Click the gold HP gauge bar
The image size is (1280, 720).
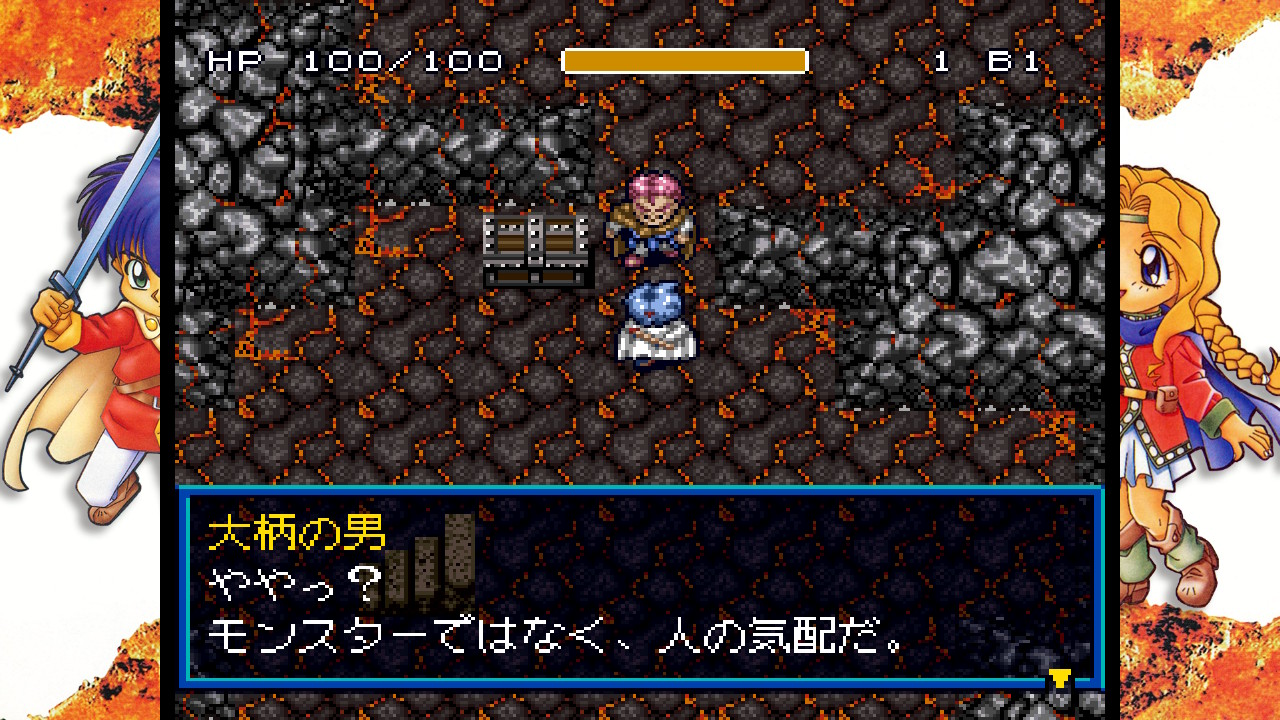click(685, 61)
